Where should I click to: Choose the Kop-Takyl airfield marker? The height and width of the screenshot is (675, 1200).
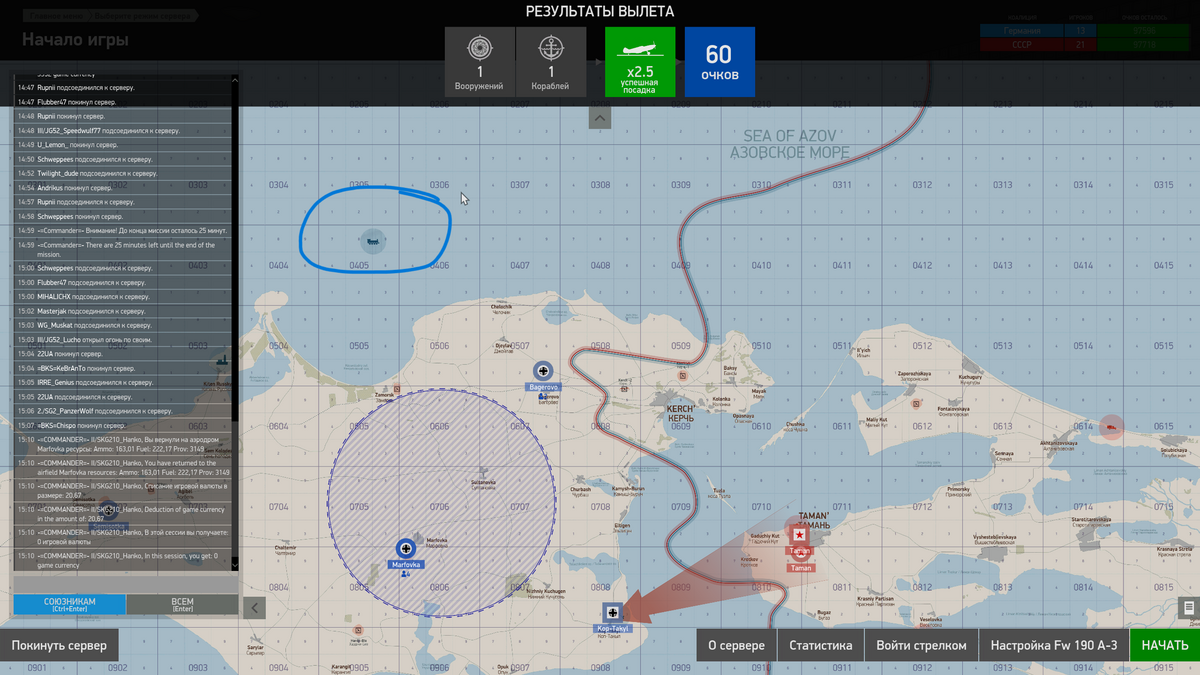[x=612, y=612]
